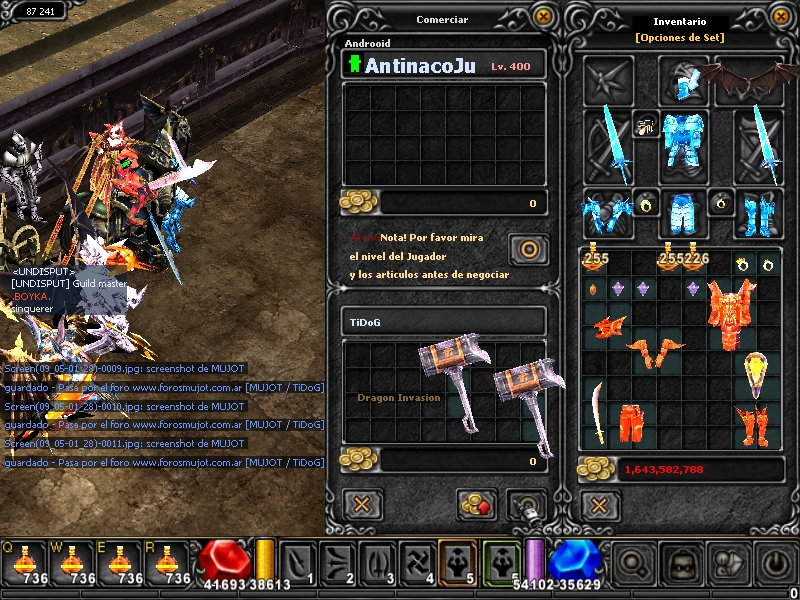Close inventory with the bottom X button
This screenshot has height=600, width=800.
point(599,503)
